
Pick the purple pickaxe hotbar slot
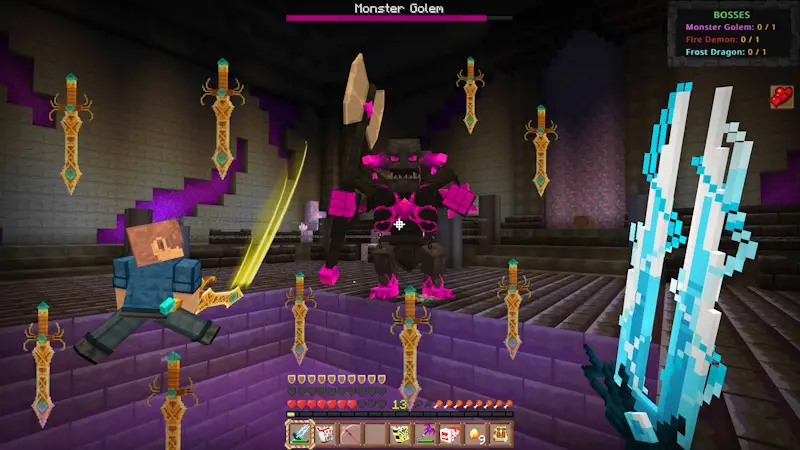pyautogui.click(x=425, y=434)
